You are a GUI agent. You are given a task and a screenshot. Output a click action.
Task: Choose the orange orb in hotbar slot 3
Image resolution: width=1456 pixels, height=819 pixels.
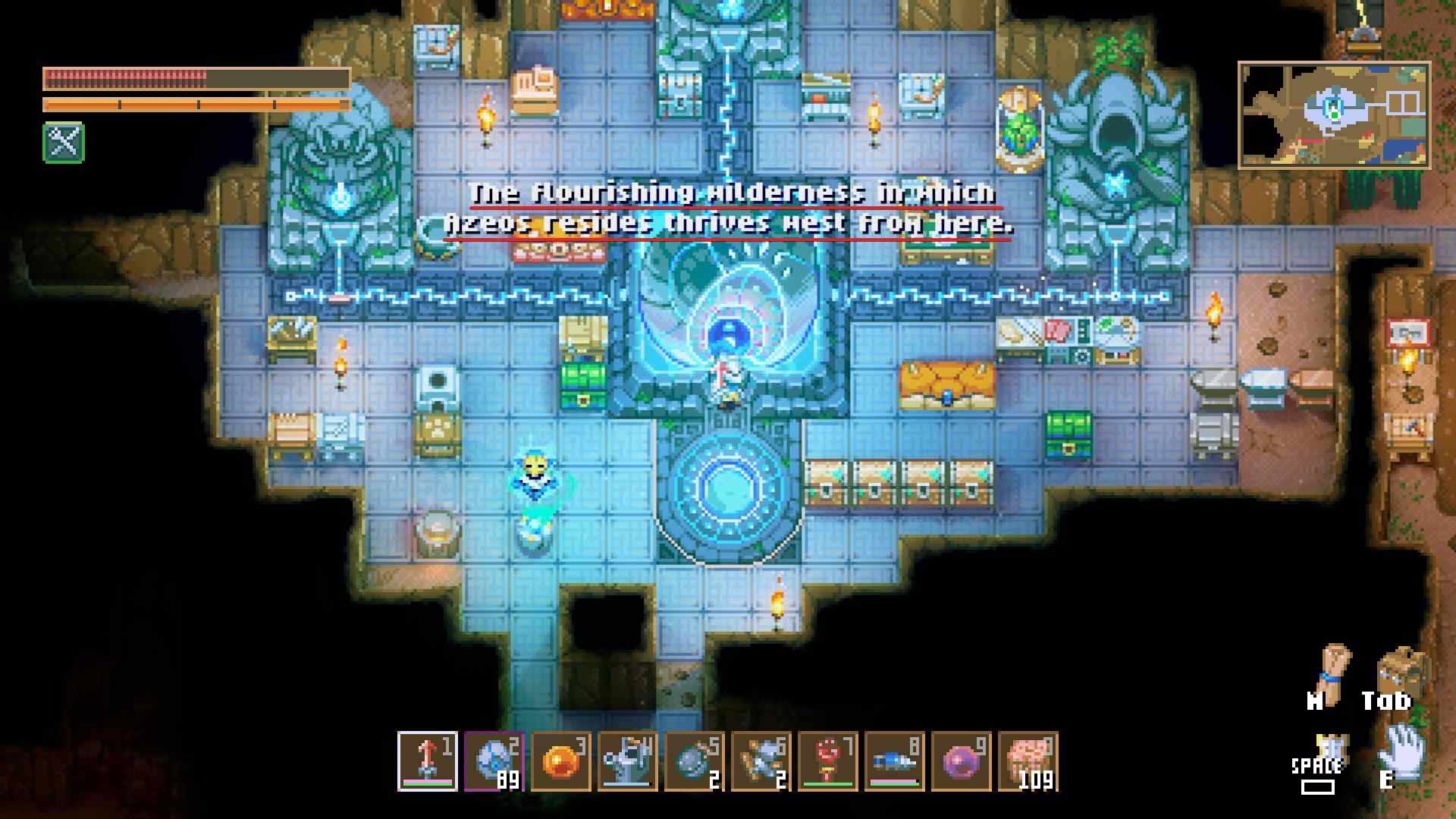click(560, 761)
